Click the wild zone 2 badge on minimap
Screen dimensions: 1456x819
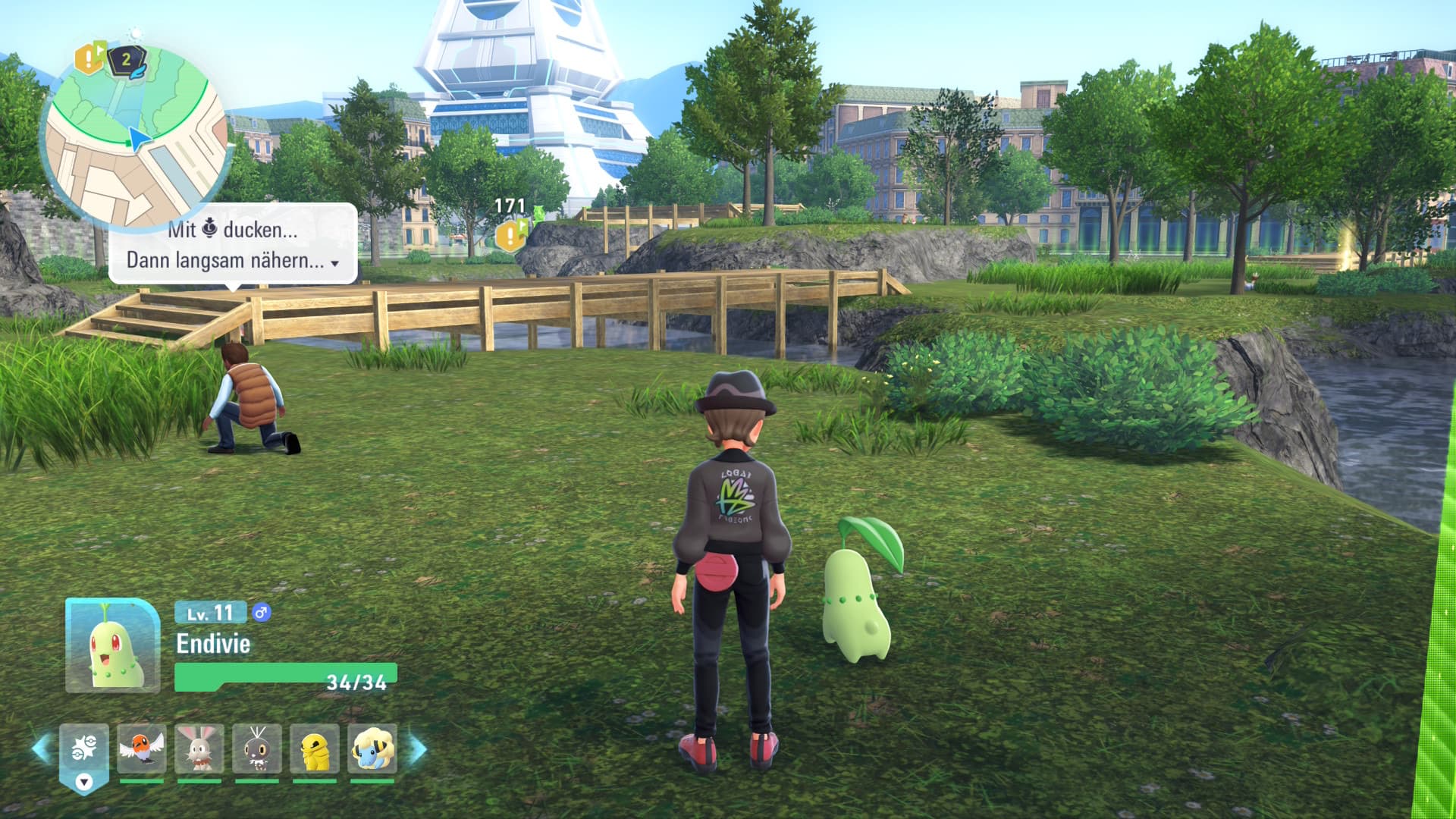[127, 60]
